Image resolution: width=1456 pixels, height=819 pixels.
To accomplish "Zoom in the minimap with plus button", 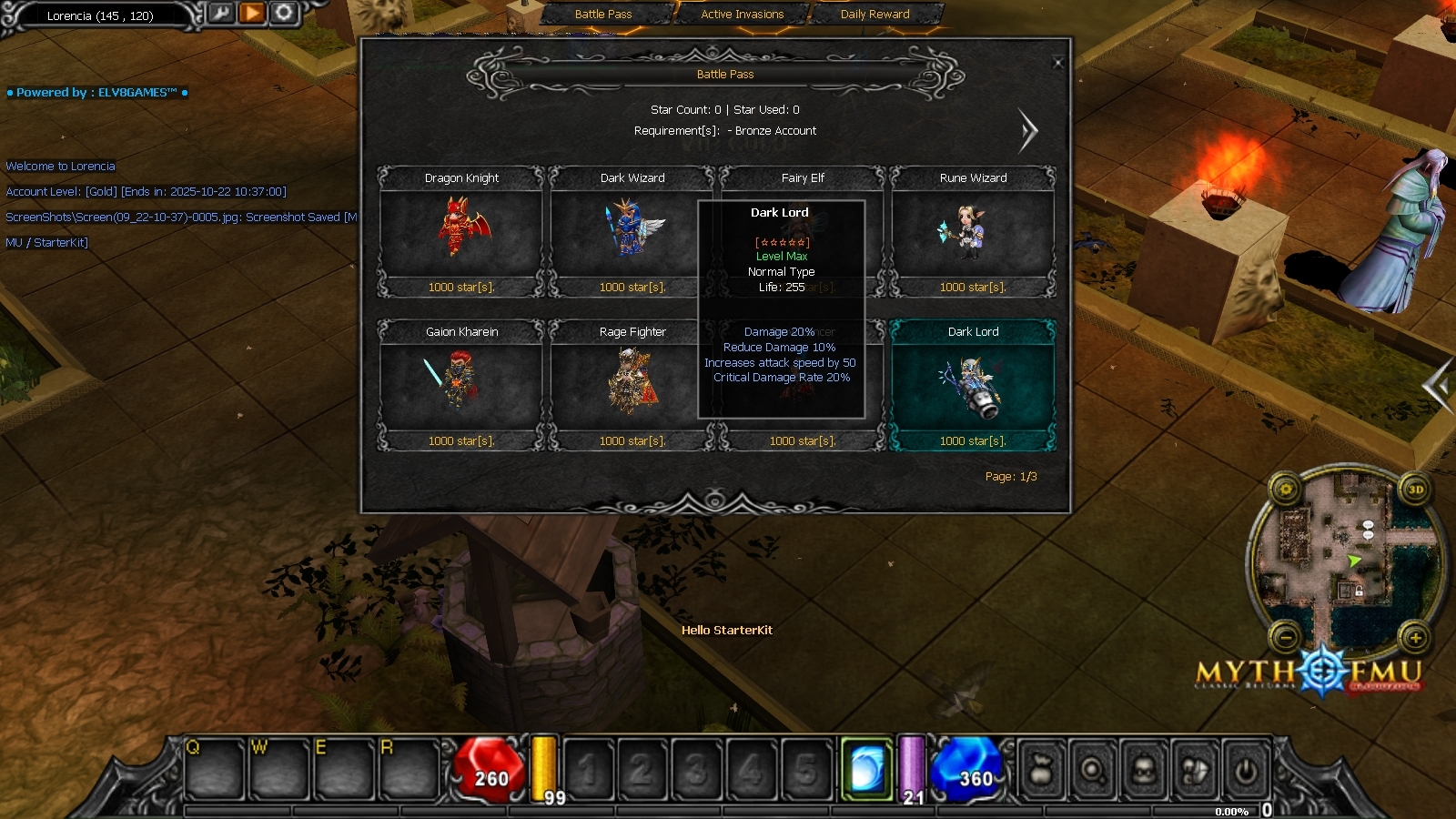I will (x=1415, y=638).
